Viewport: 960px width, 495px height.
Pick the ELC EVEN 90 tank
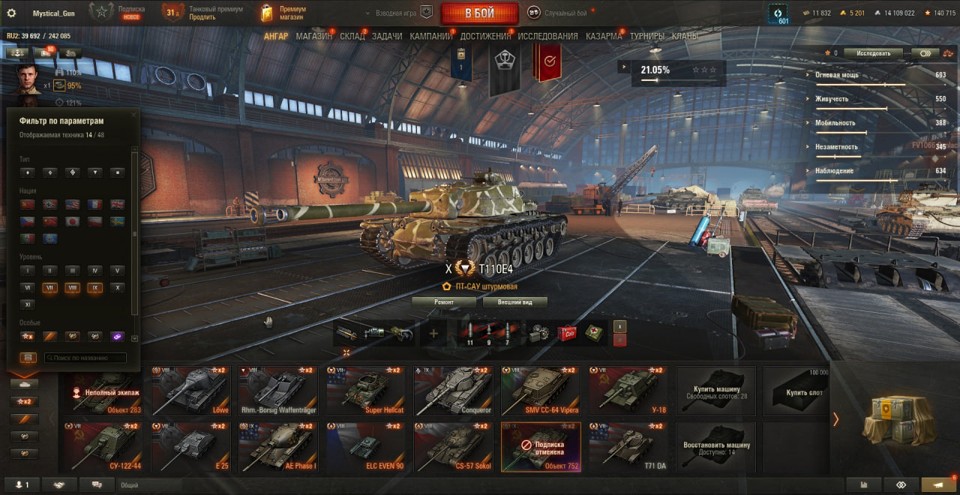tap(366, 445)
